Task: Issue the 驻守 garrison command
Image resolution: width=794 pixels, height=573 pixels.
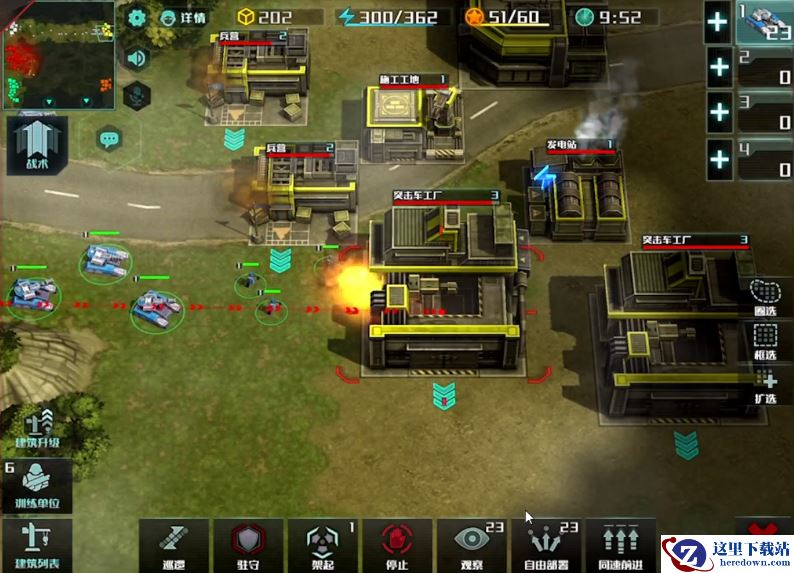Action: pyautogui.click(x=249, y=545)
